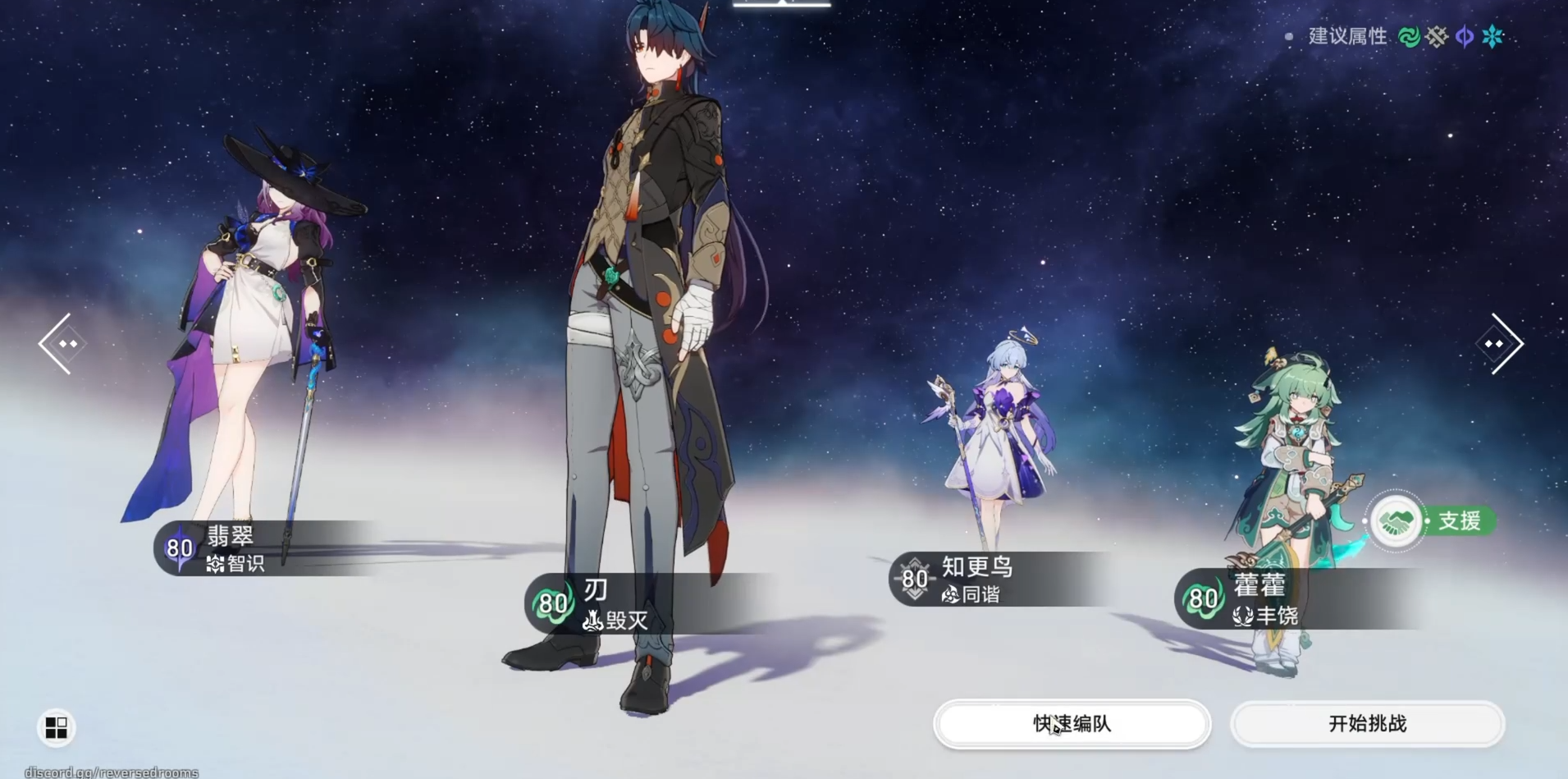Expand the collapsed panel at top center
The width and height of the screenshot is (1568, 779).
(781, 7)
